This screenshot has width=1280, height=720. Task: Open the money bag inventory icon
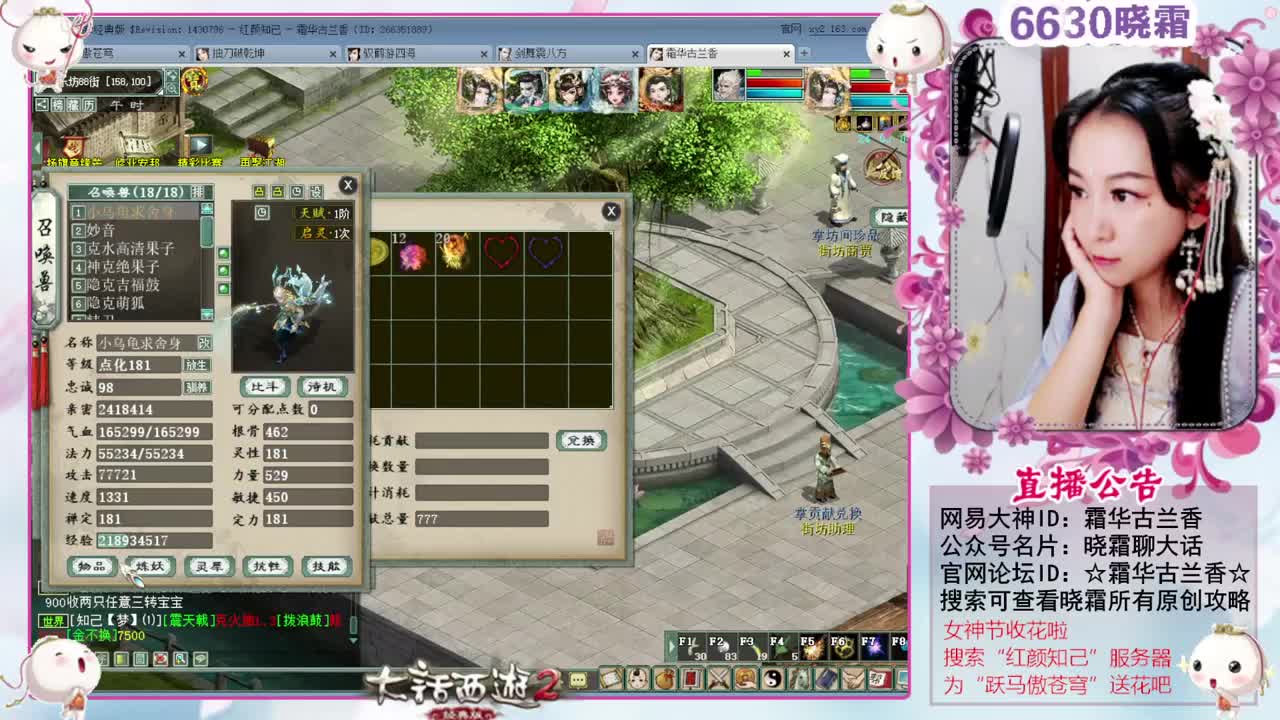(664, 678)
